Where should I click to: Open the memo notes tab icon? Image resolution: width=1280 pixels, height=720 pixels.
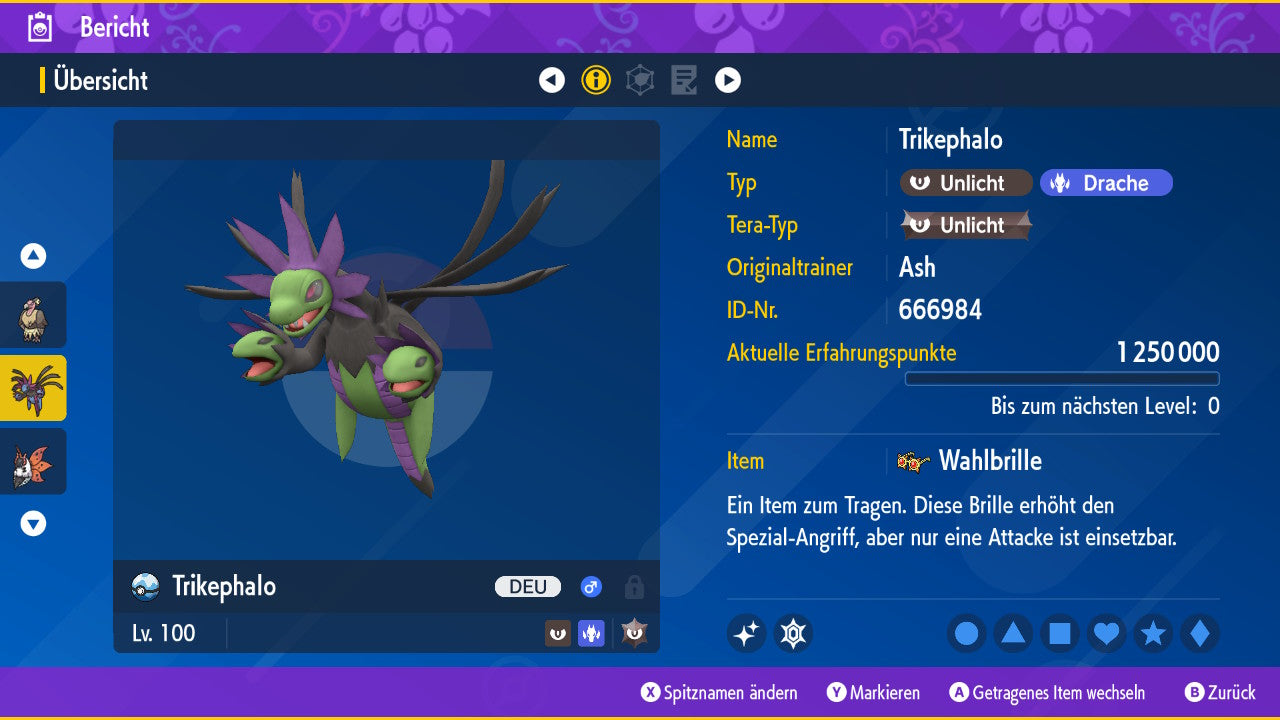pyautogui.click(x=684, y=80)
